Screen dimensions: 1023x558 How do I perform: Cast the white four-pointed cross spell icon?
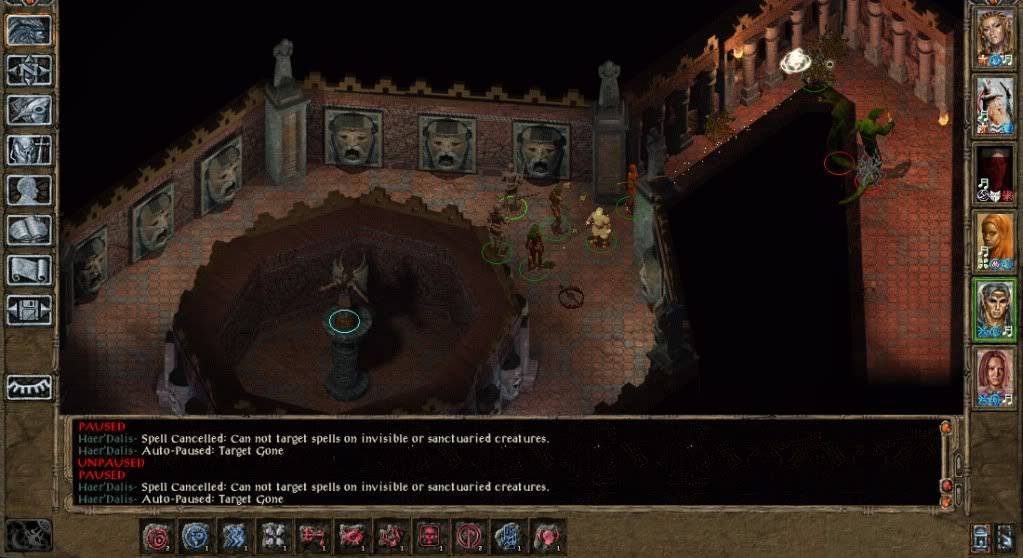click(x=274, y=536)
